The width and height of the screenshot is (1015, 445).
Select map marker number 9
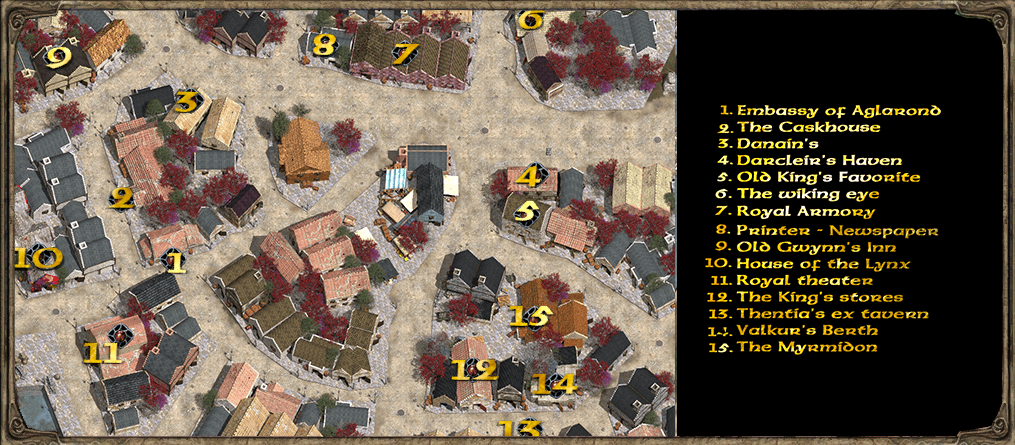click(x=58, y=57)
